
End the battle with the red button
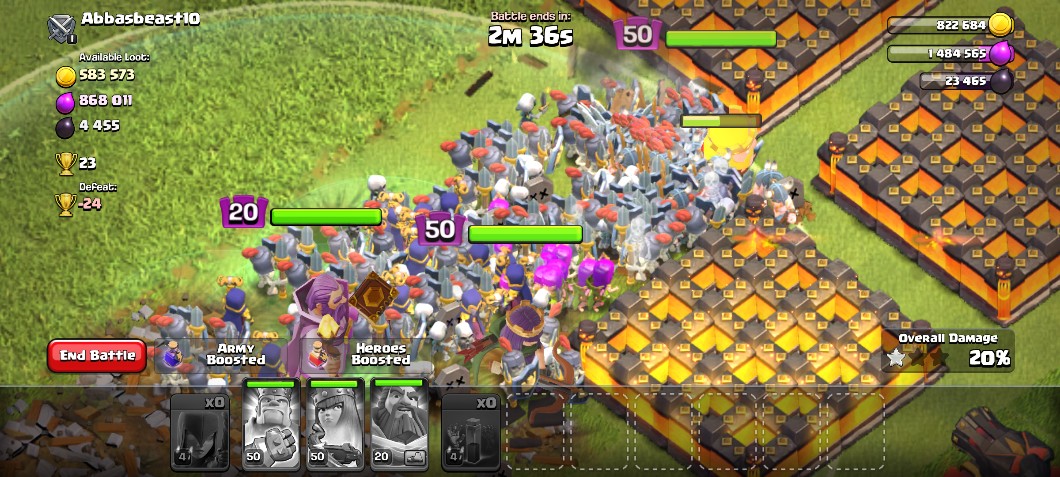(x=97, y=355)
